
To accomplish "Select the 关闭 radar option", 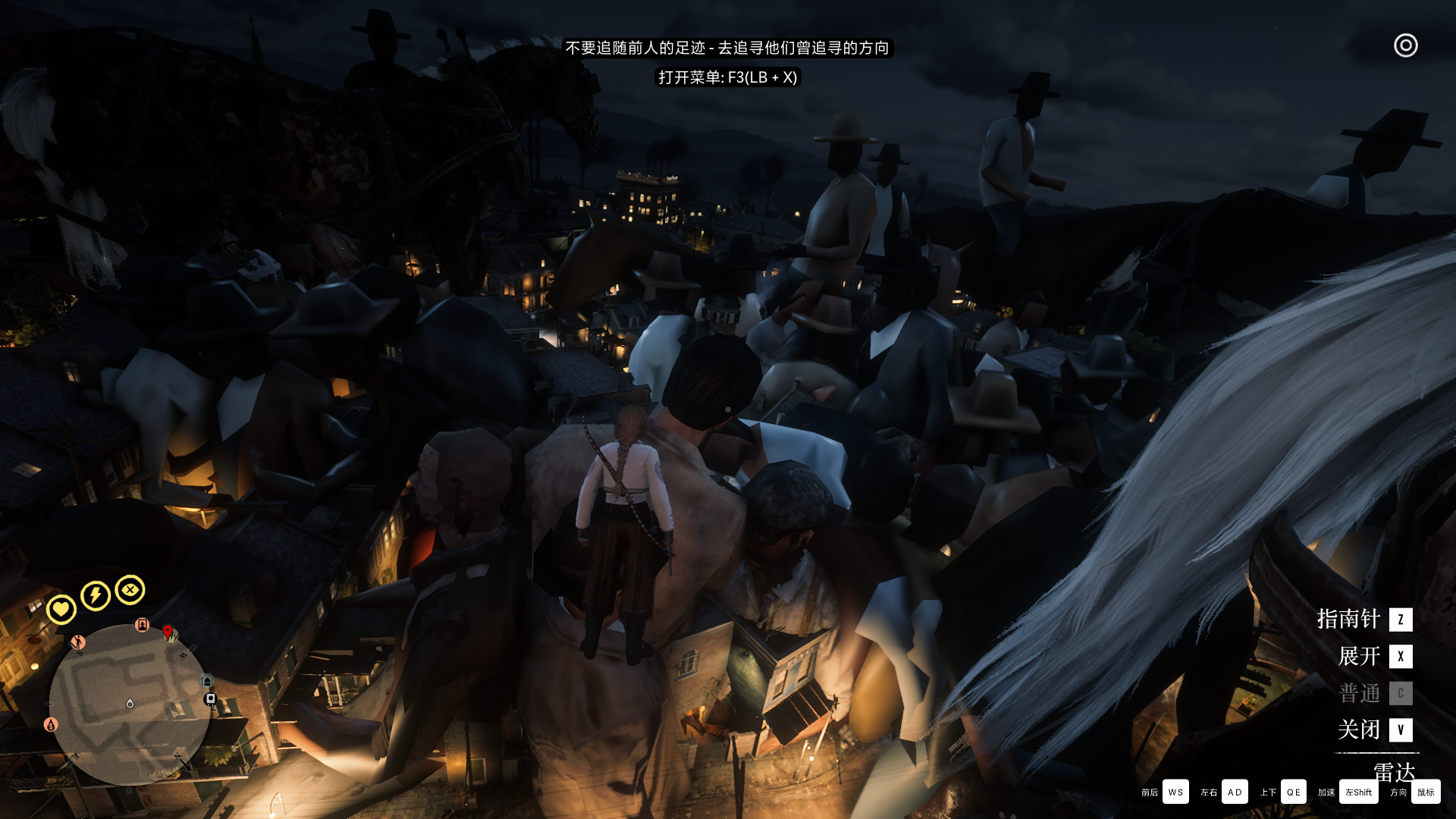I will pyautogui.click(x=1374, y=730).
